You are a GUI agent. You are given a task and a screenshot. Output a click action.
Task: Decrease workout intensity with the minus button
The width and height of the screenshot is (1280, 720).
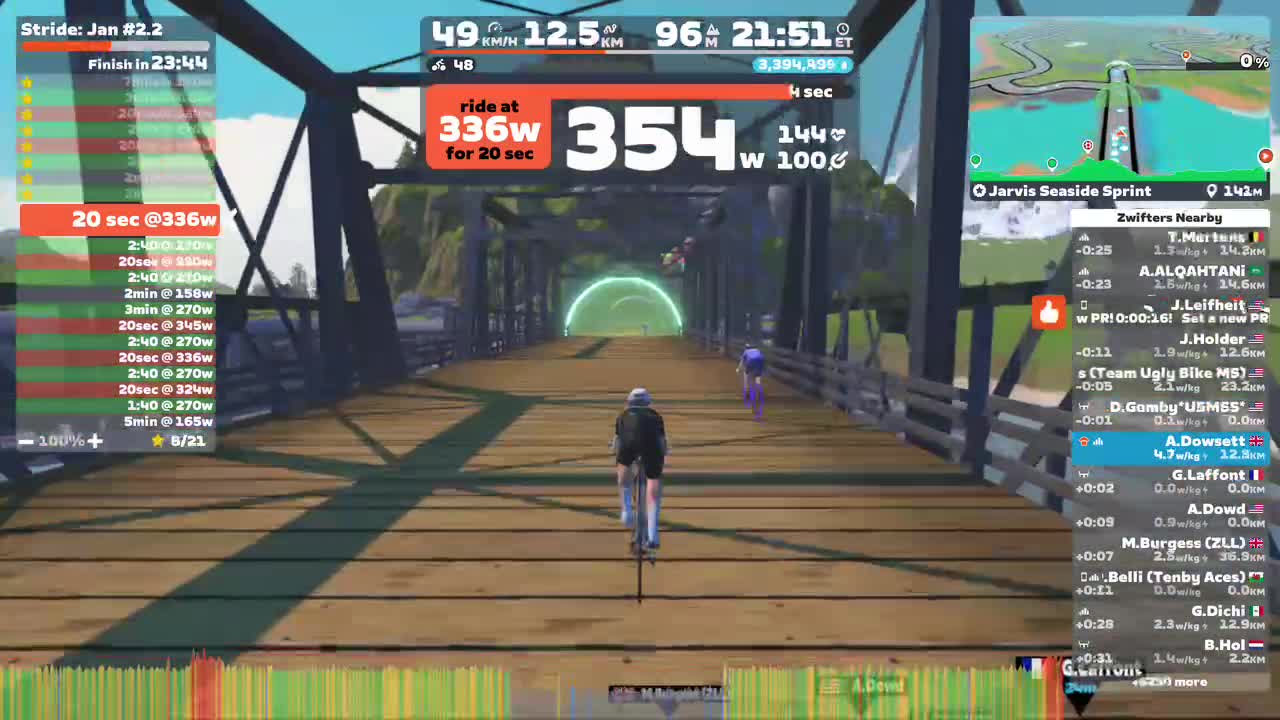pos(26,440)
